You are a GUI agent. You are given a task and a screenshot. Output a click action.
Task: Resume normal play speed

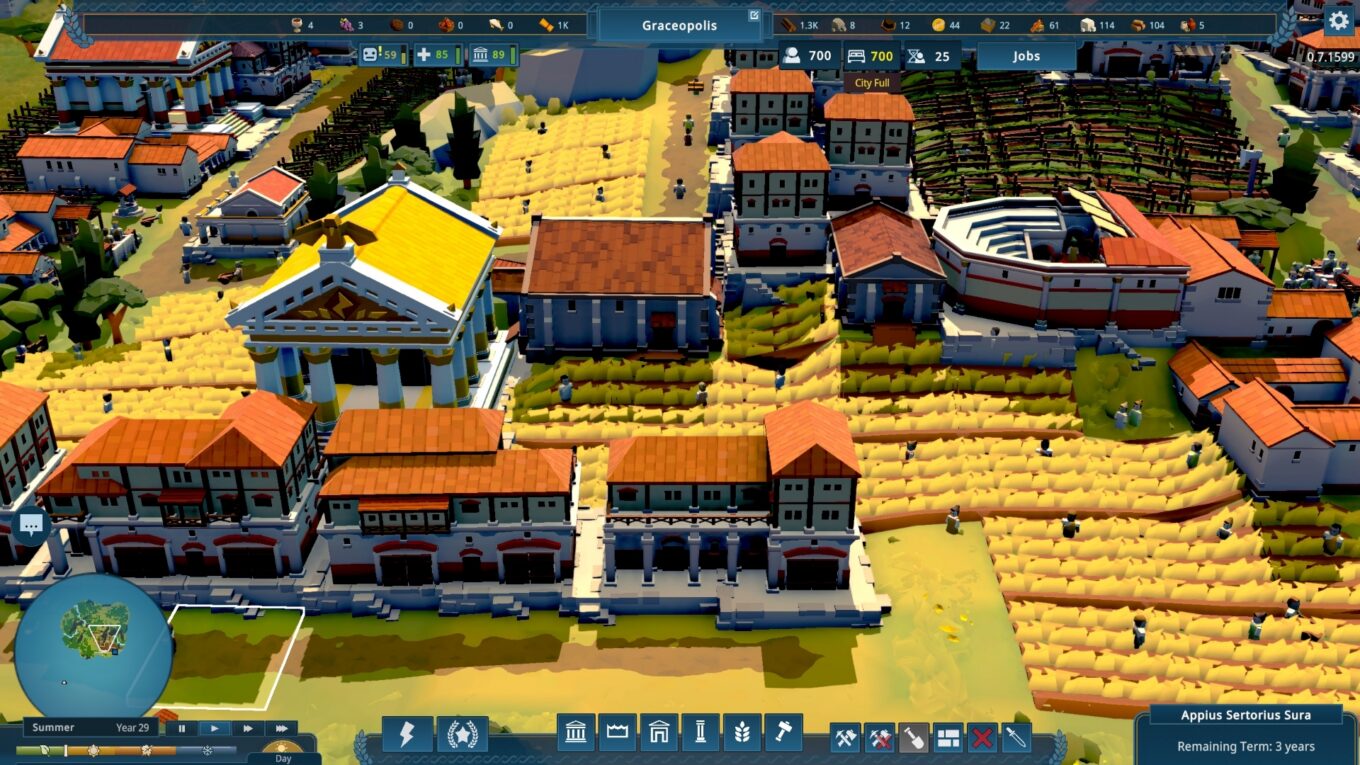pos(215,728)
